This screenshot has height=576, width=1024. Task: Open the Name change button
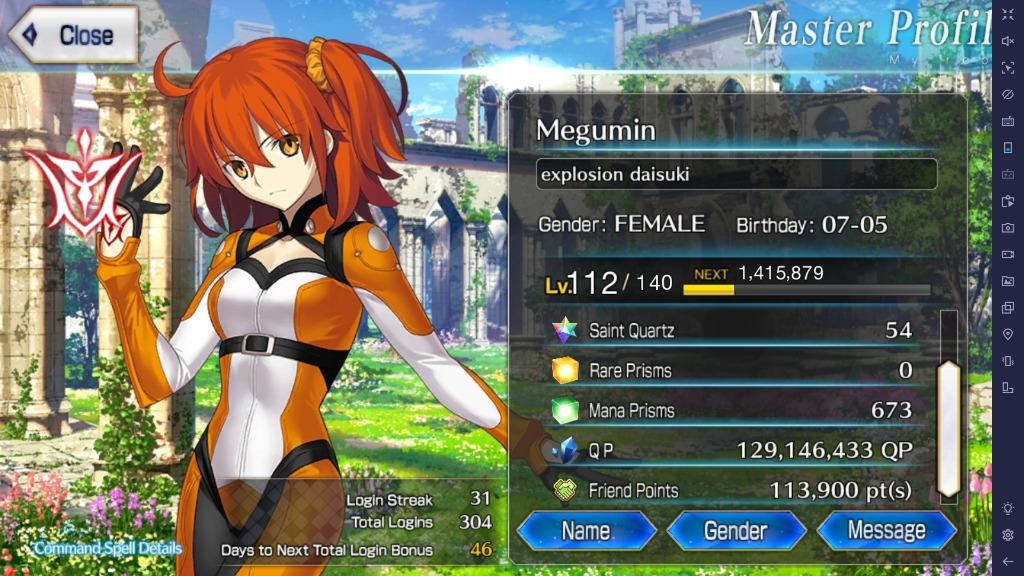point(587,530)
